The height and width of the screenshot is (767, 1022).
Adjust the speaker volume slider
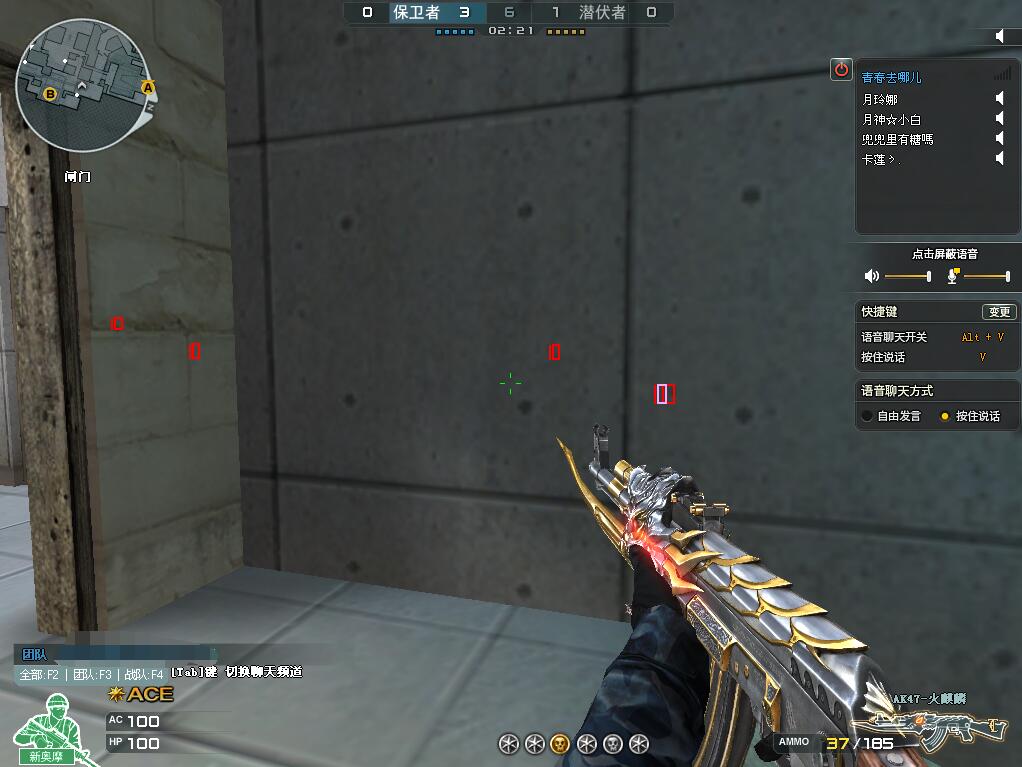[x=929, y=276]
